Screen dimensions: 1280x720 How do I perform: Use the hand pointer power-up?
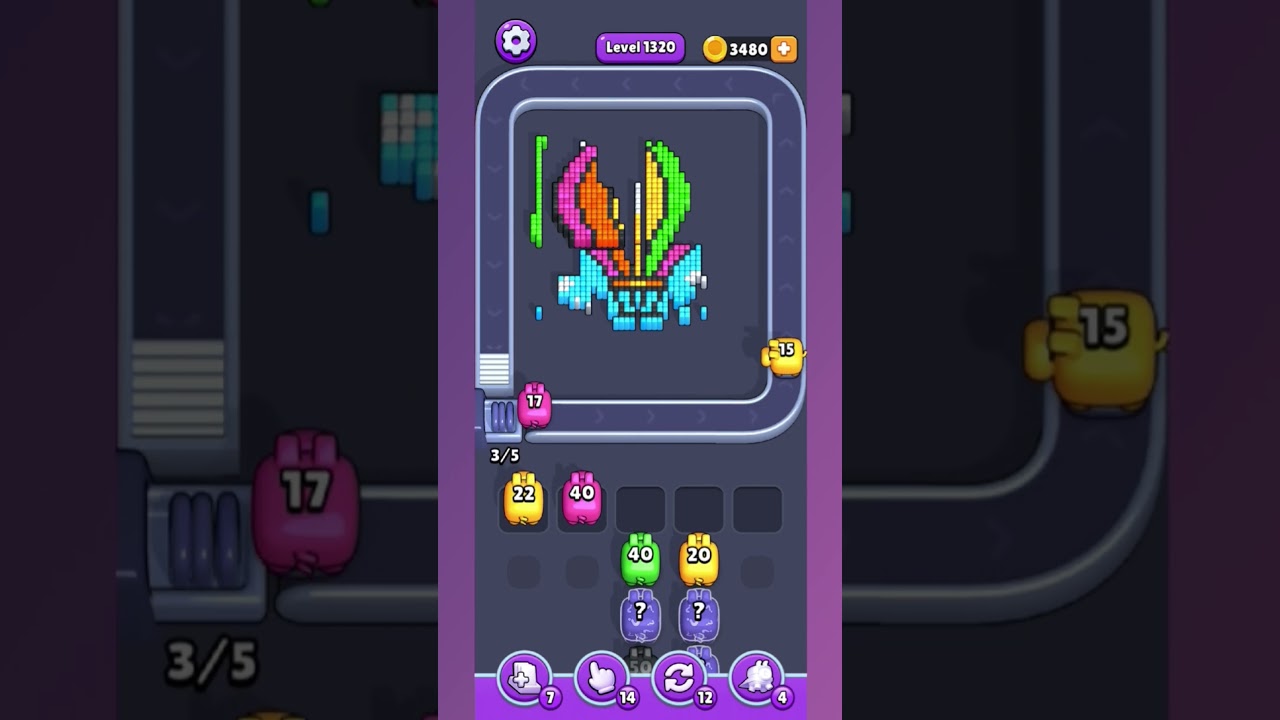(x=601, y=679)
